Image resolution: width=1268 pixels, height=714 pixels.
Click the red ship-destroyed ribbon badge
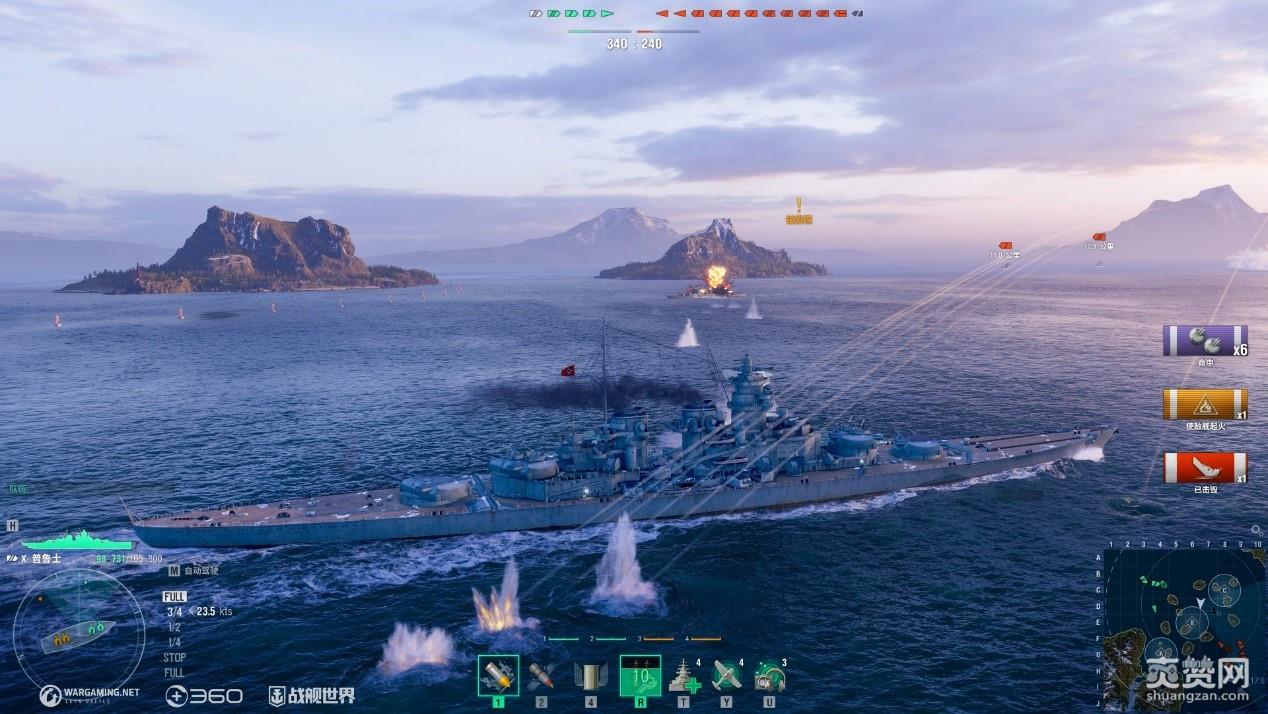click(1204, 467)
